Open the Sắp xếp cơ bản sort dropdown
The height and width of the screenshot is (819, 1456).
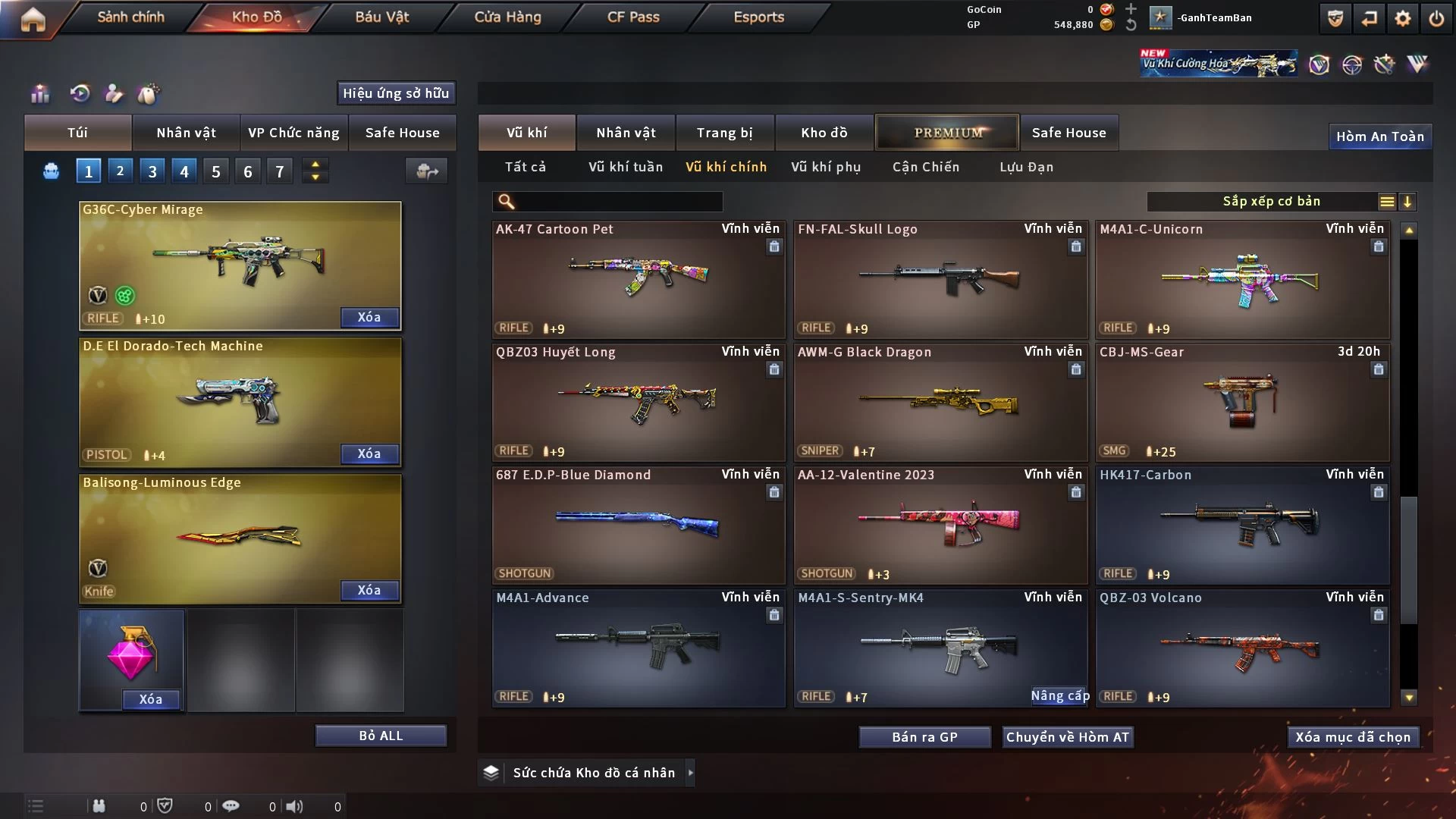1271,202
